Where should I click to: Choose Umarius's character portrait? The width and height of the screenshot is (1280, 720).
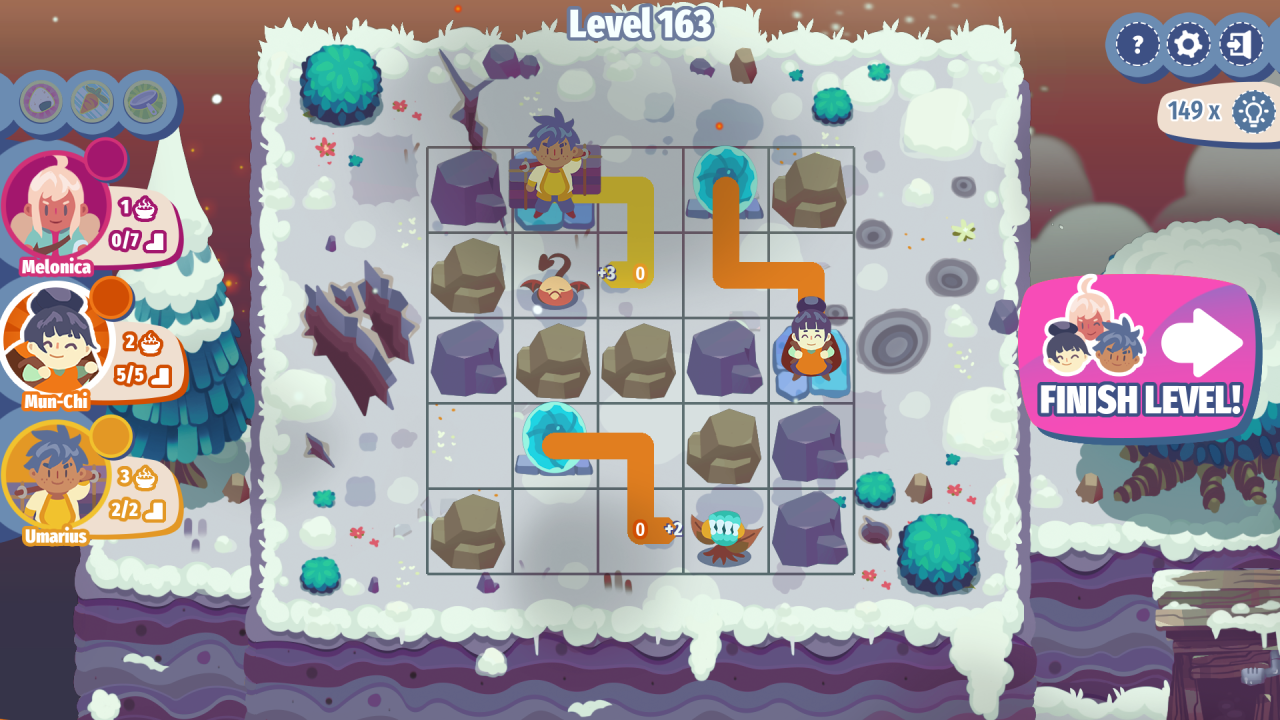click(54, 478)
